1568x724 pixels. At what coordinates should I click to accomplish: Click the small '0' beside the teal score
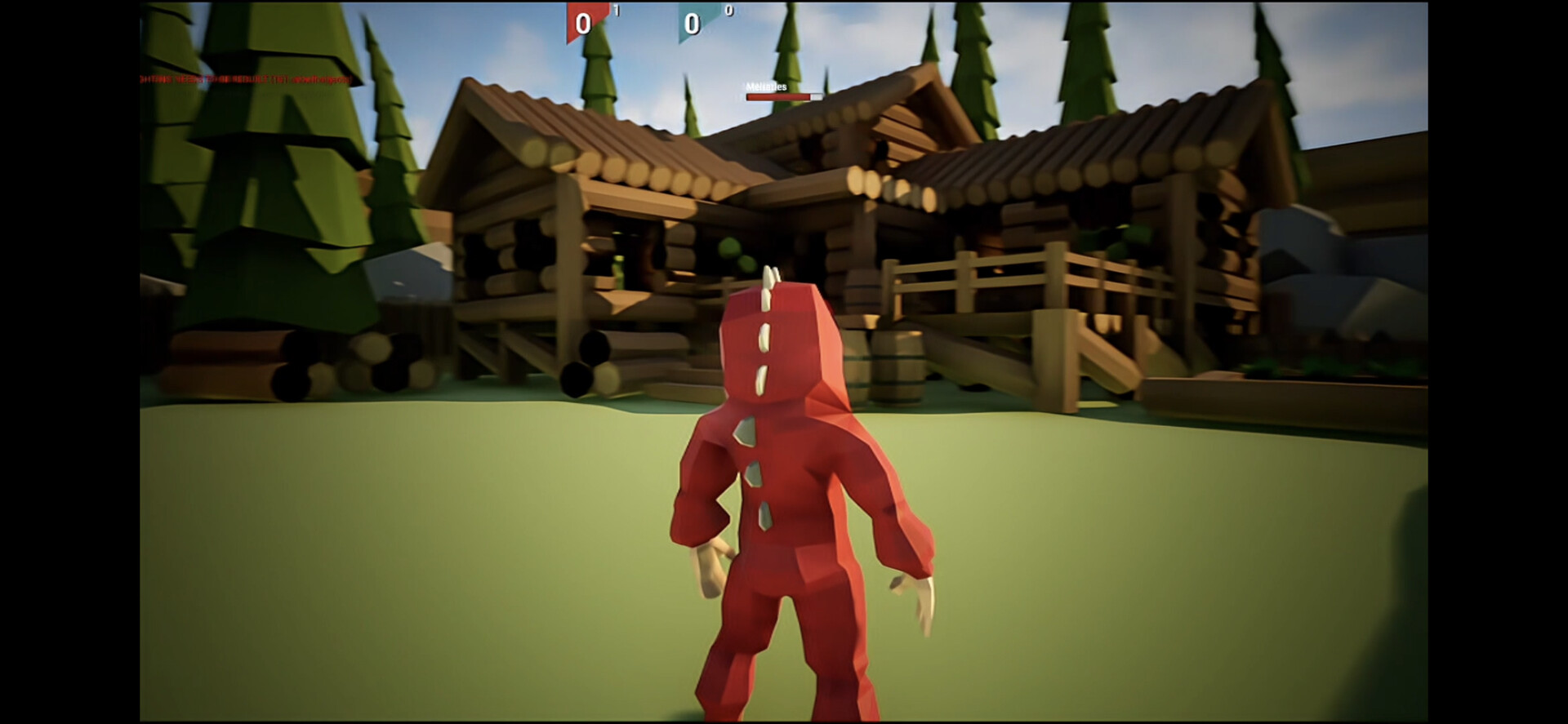click(729, 11)
